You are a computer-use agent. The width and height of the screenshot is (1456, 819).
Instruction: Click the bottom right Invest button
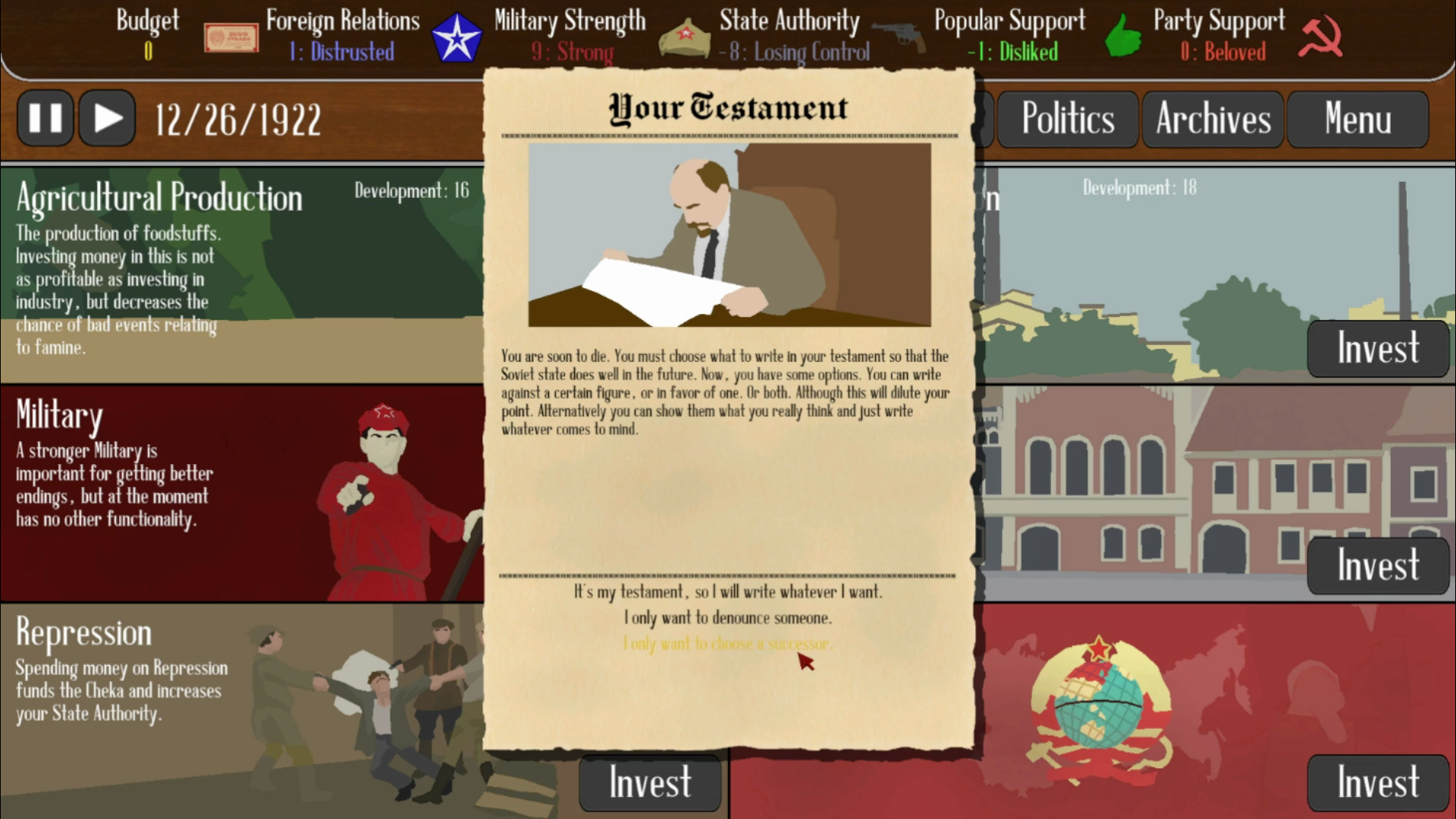pyautogui.click(x=1378, y=782)
